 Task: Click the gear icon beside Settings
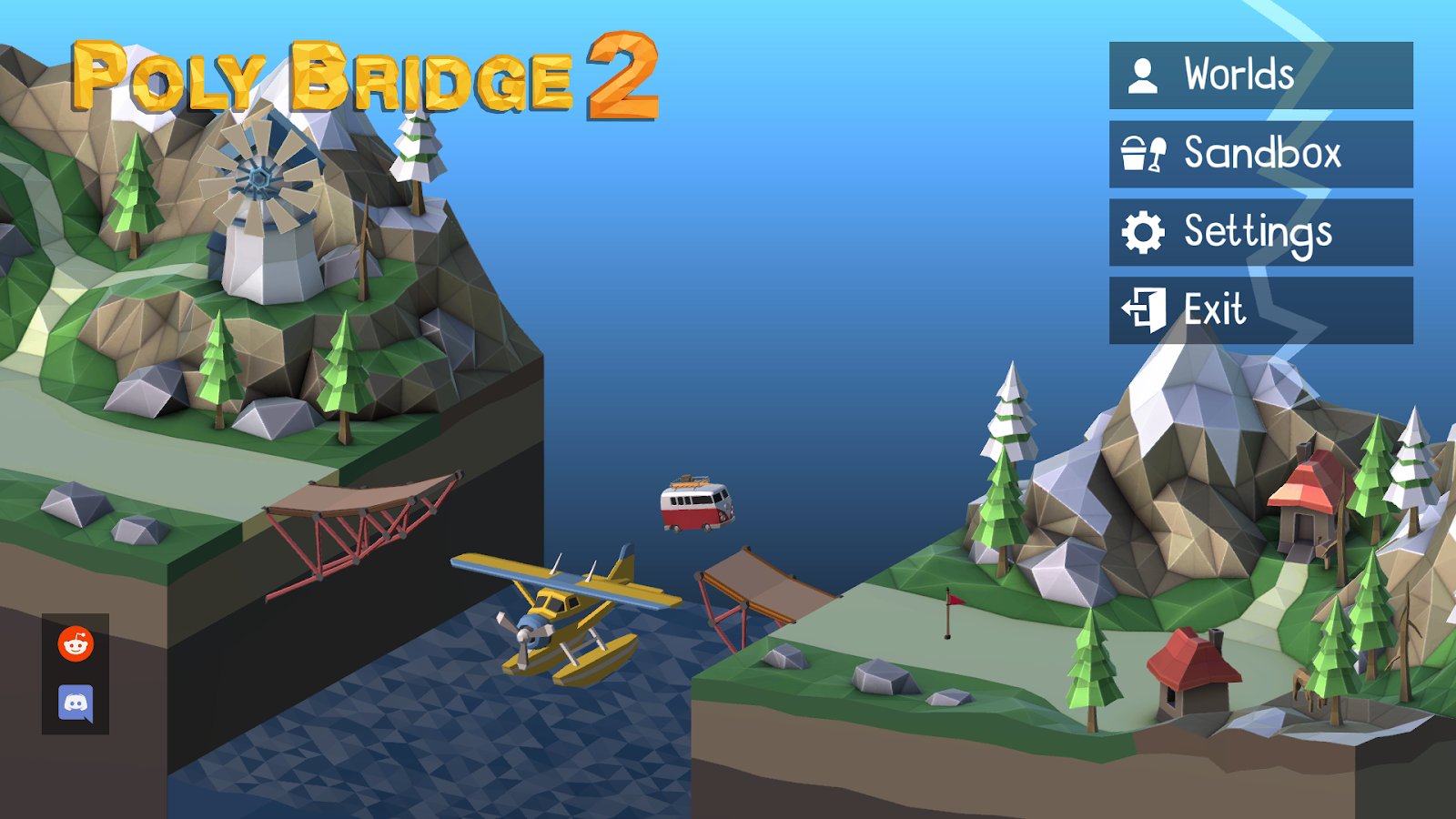point(1144,231)
